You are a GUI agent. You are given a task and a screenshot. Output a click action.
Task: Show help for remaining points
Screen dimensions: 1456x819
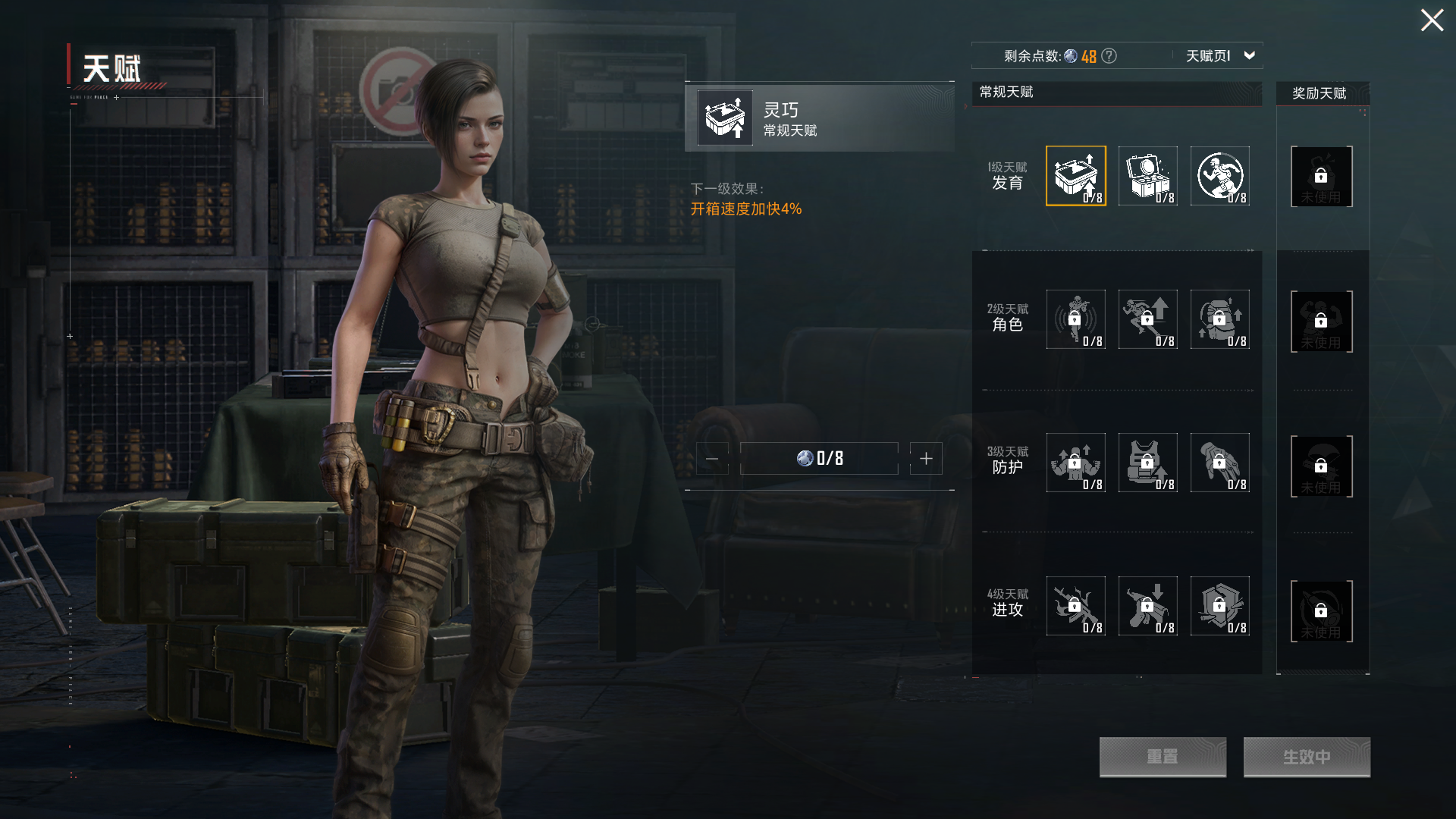click(x=1109, y=56)
